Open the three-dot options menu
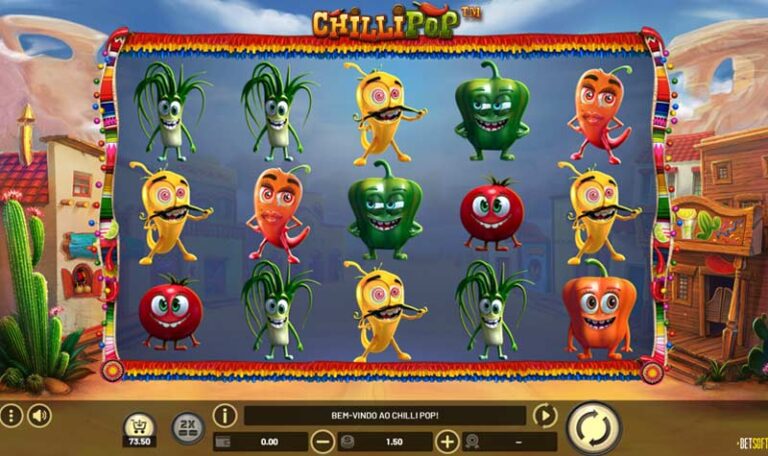Image resolution: width=768 pixels, height=456 pixels. pyautogui.click(x=10, y=415)
